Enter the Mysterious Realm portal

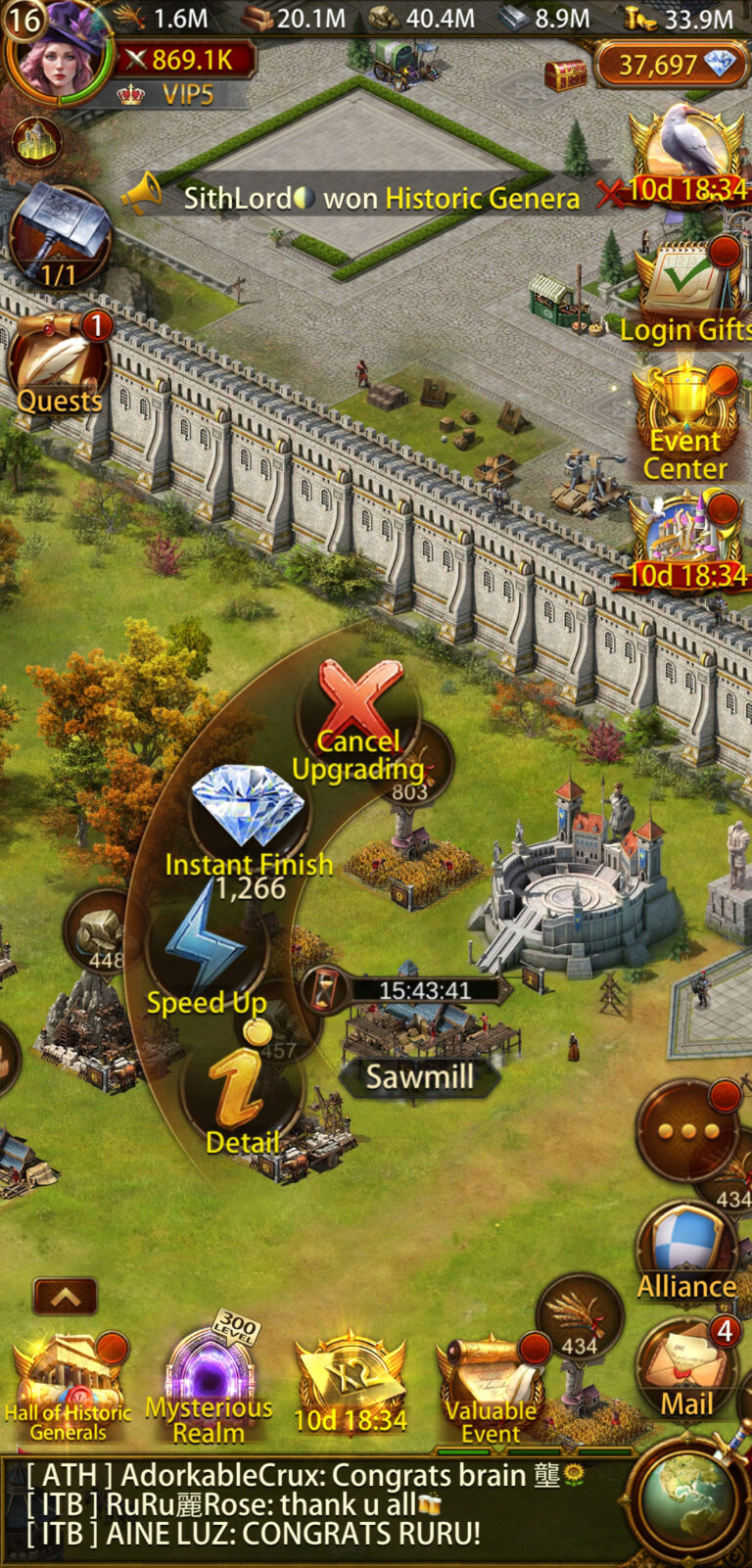coord(210,1386)
